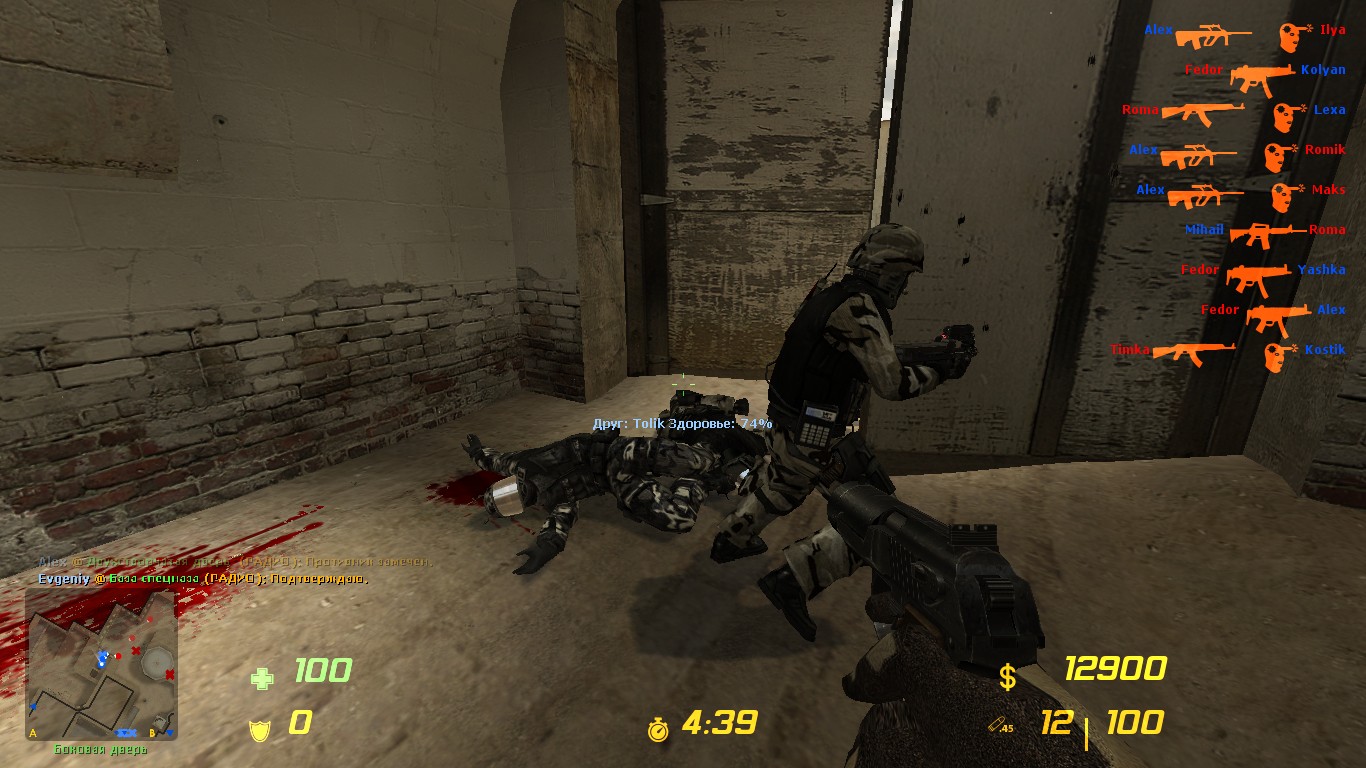Click Evgeniy's radio chat message
The width and height of the screenshot is (1366, 768).
click(x=203, y=579)
